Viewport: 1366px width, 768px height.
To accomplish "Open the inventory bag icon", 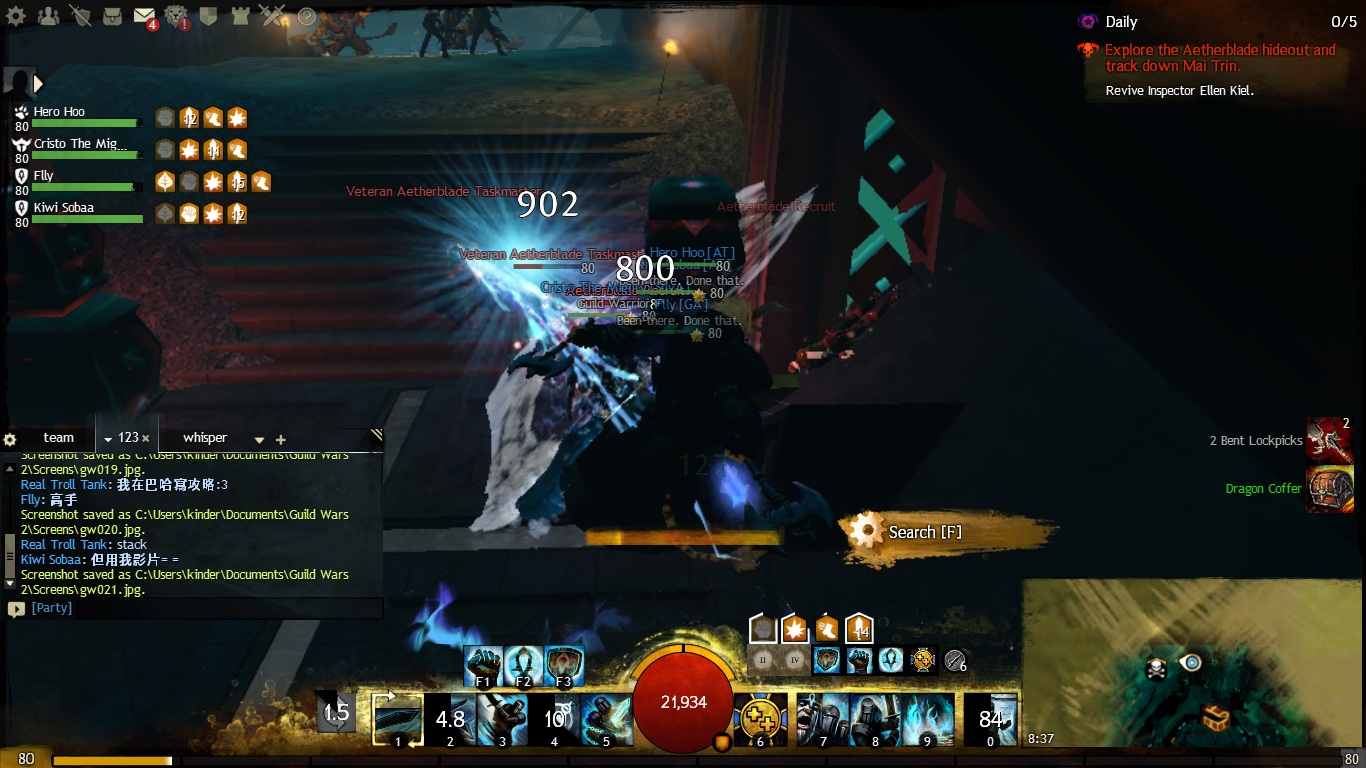I will tap(112, 16).
